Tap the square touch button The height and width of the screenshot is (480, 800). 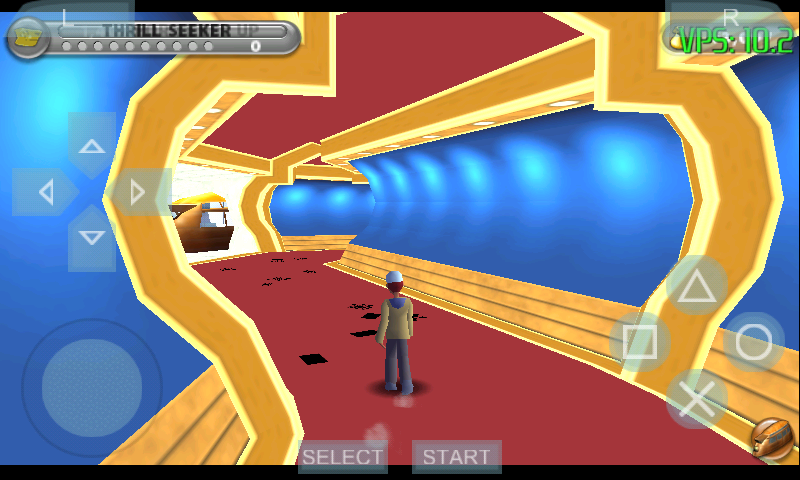tap(640, 343)
